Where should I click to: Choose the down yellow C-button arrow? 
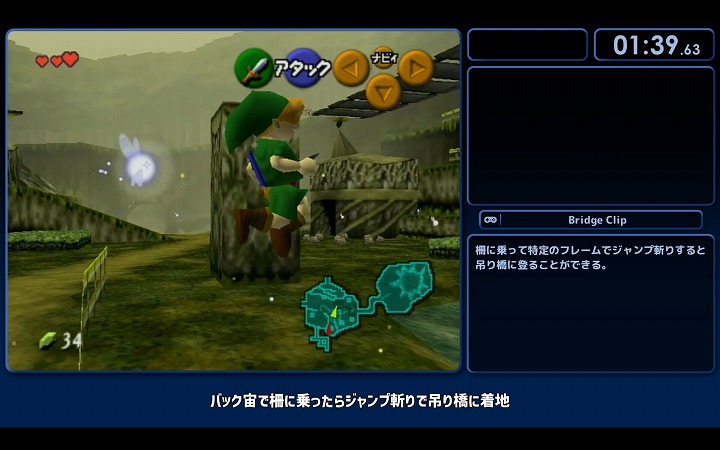point(383,91)
